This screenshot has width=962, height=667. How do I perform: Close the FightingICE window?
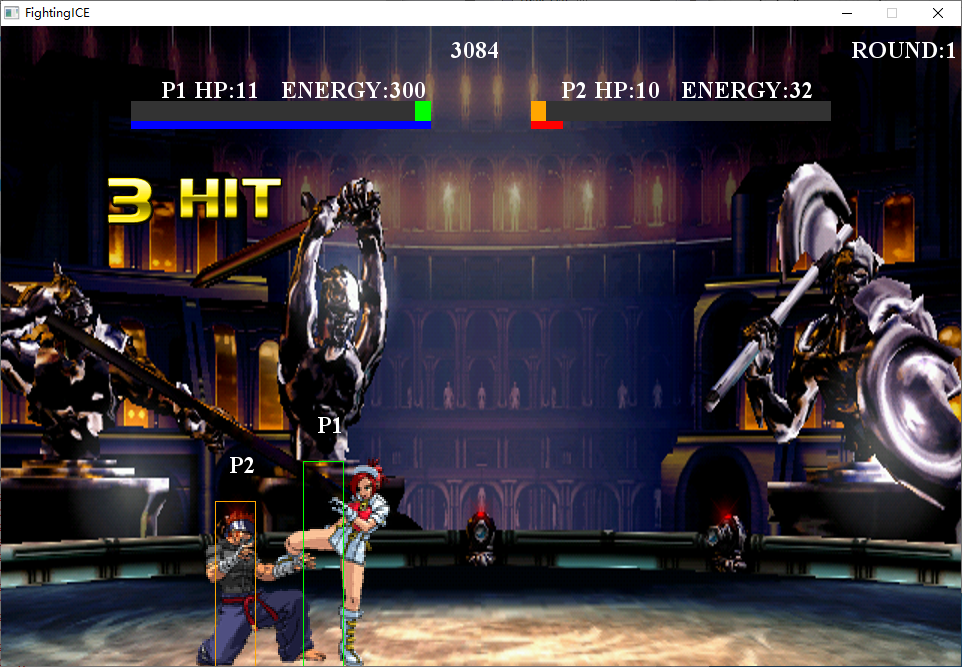tap(937, 13)
